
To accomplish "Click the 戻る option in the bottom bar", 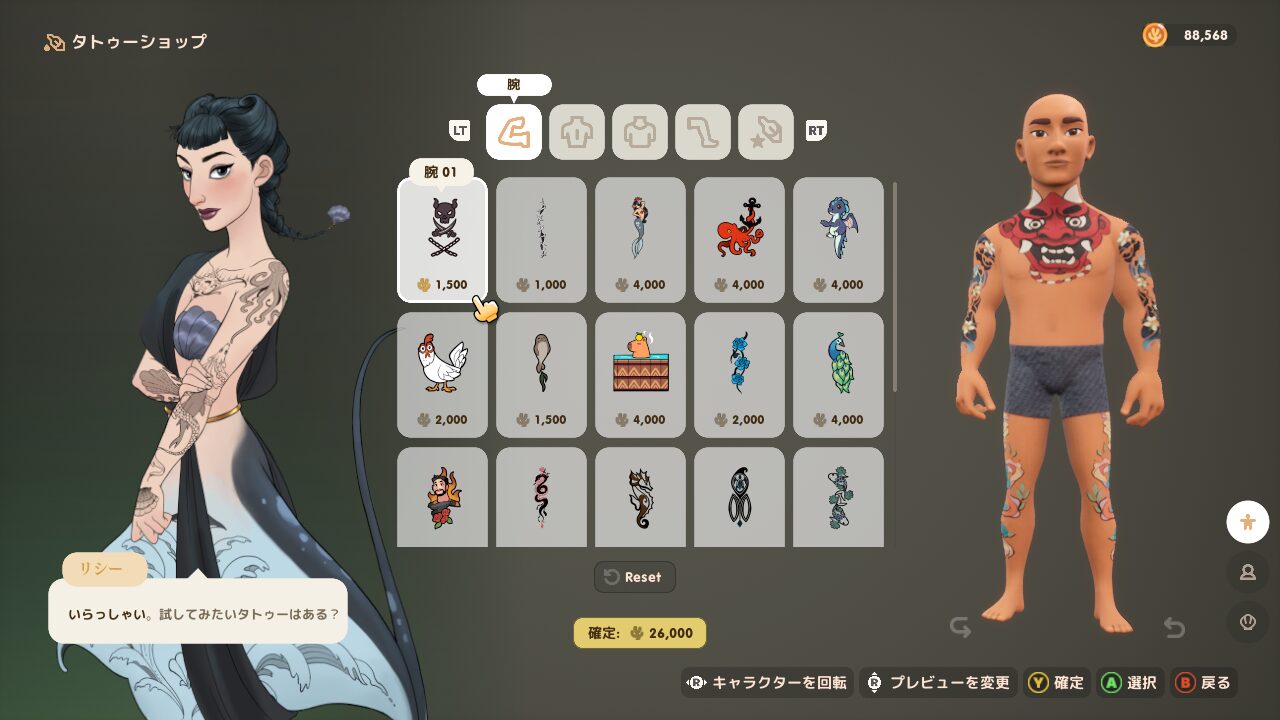I will pyautogui.click(x=1205, y=683).
